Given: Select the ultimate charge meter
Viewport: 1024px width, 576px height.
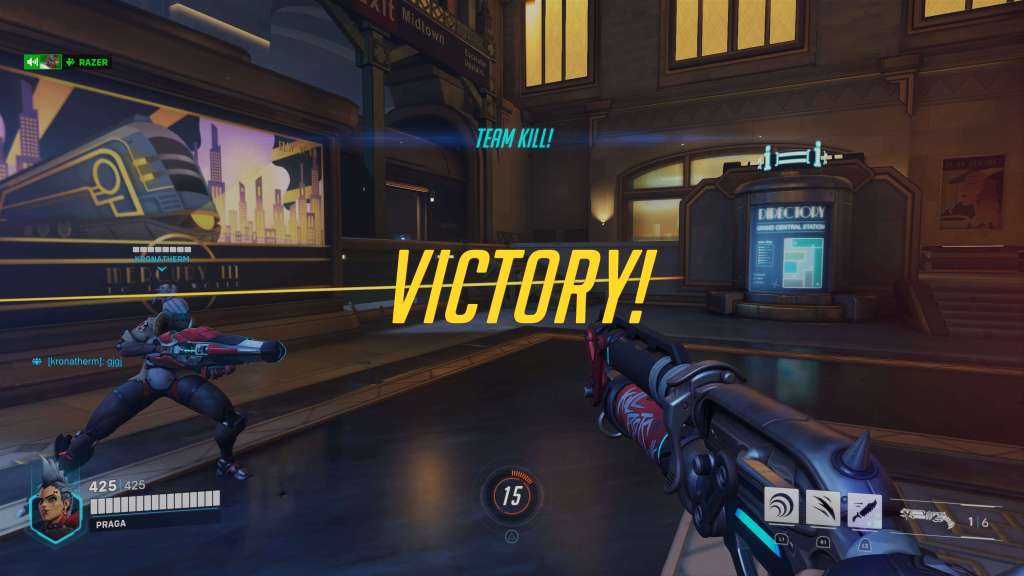Looking at the screenshot, I should (x=512, y=494).
